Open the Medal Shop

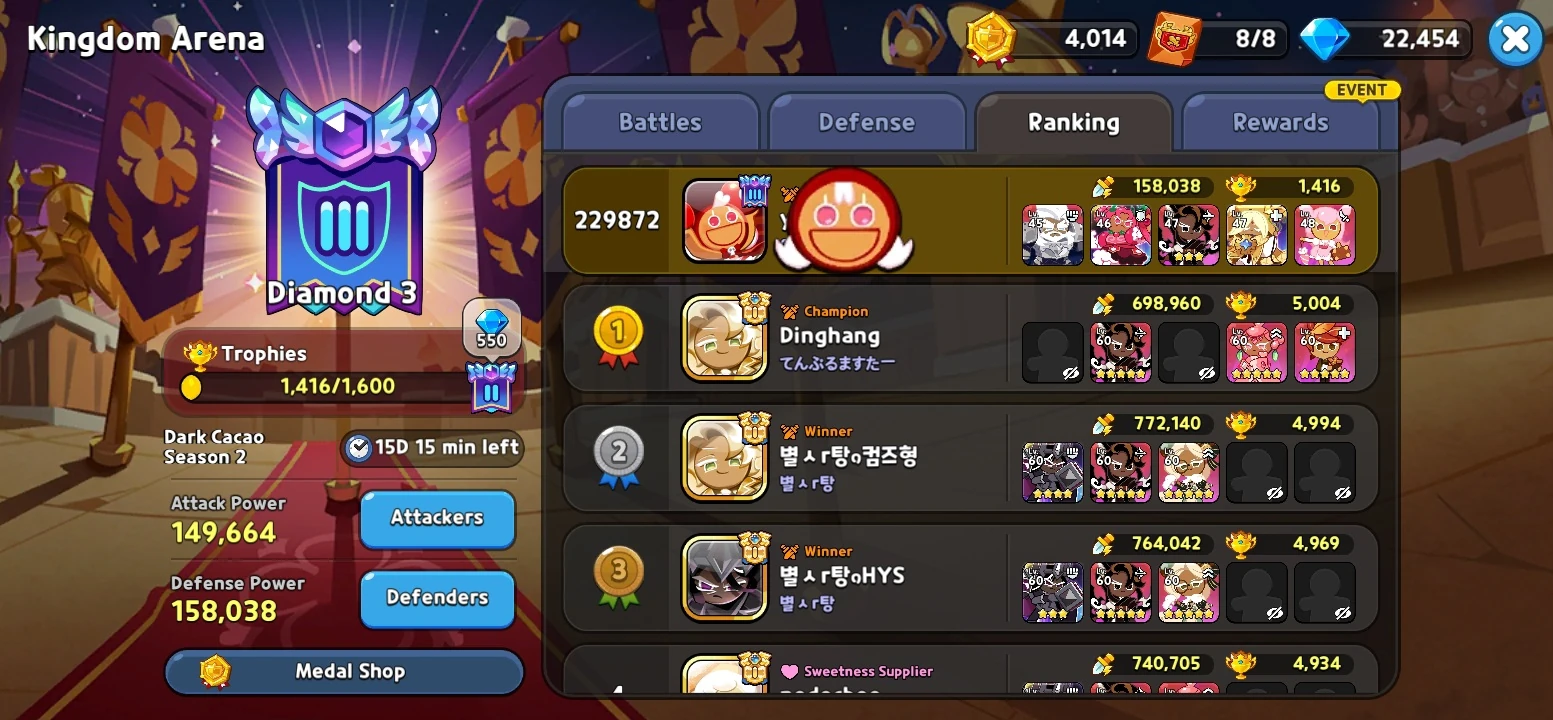[344, 671]
